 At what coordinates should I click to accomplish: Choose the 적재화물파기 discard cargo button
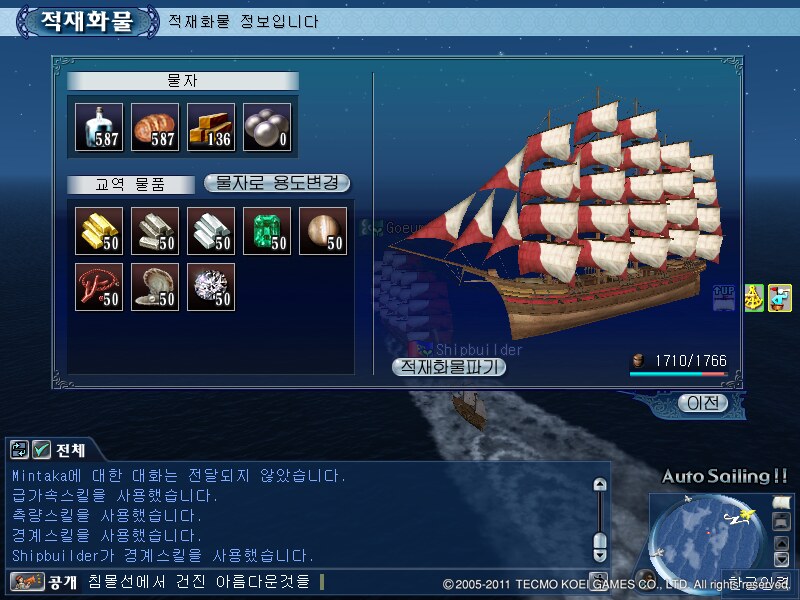pos(450,367)
